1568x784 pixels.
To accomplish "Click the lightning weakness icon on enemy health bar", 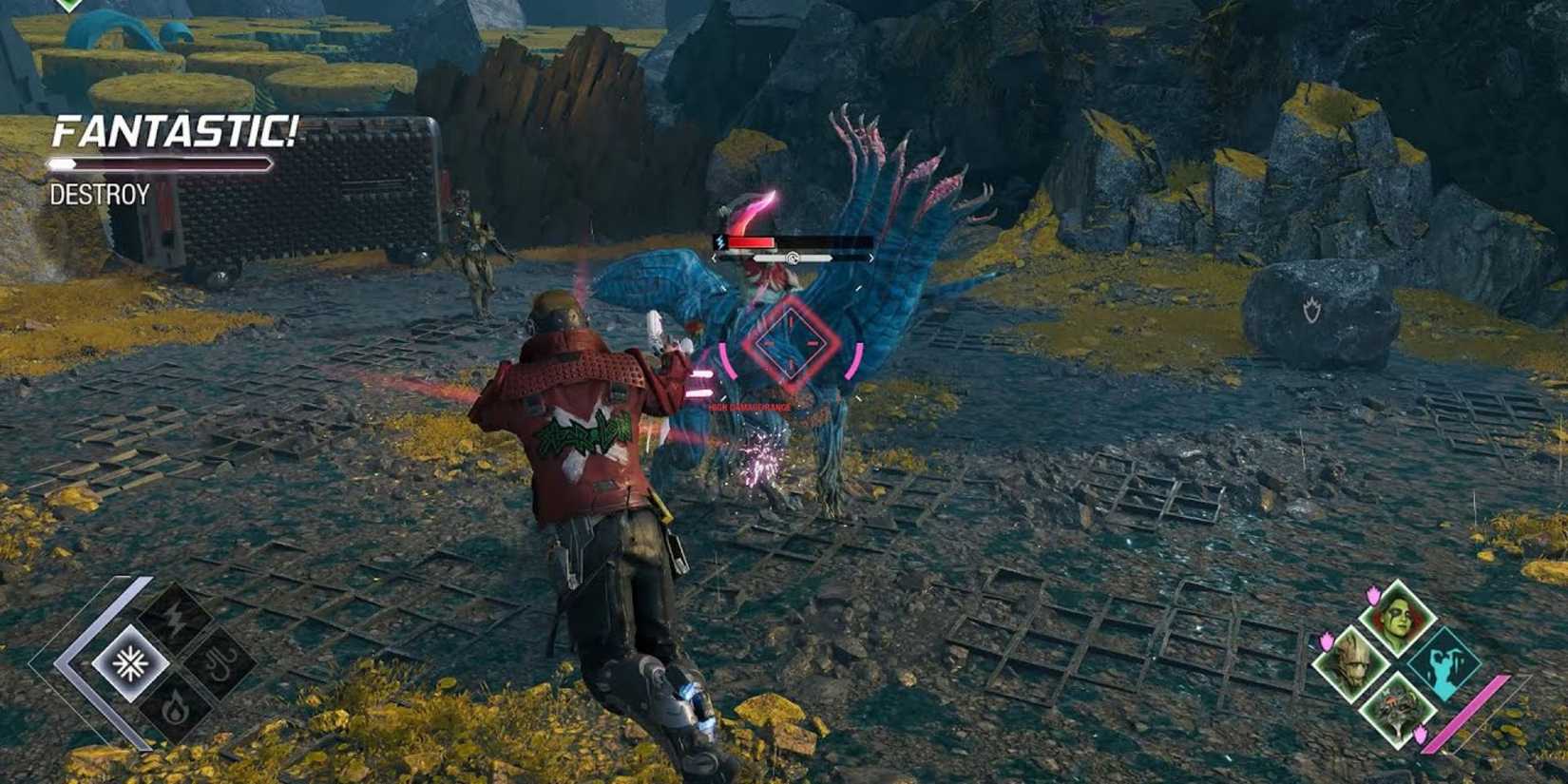I will point(720,243).
